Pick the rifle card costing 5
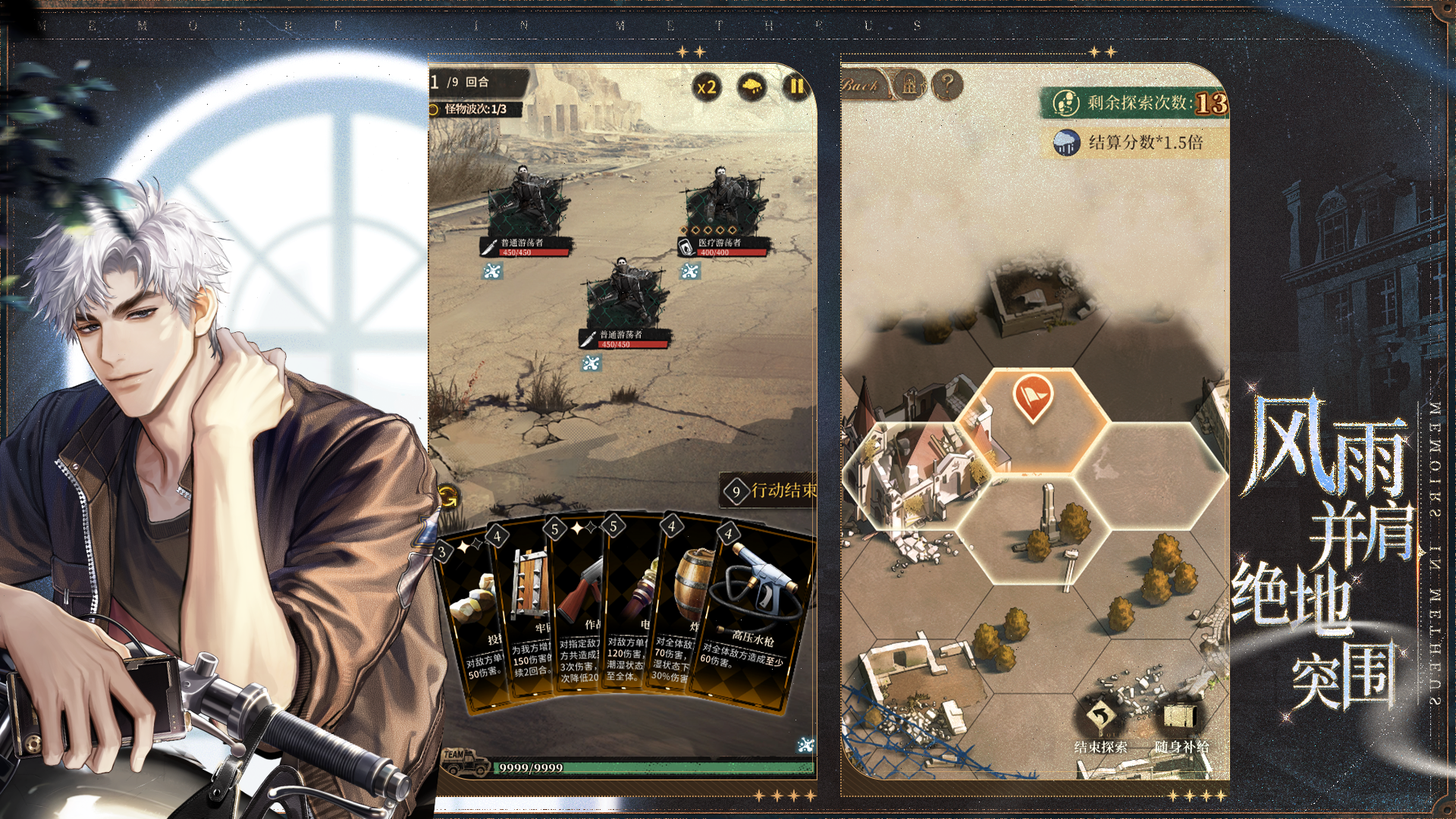 pos(580,607)
